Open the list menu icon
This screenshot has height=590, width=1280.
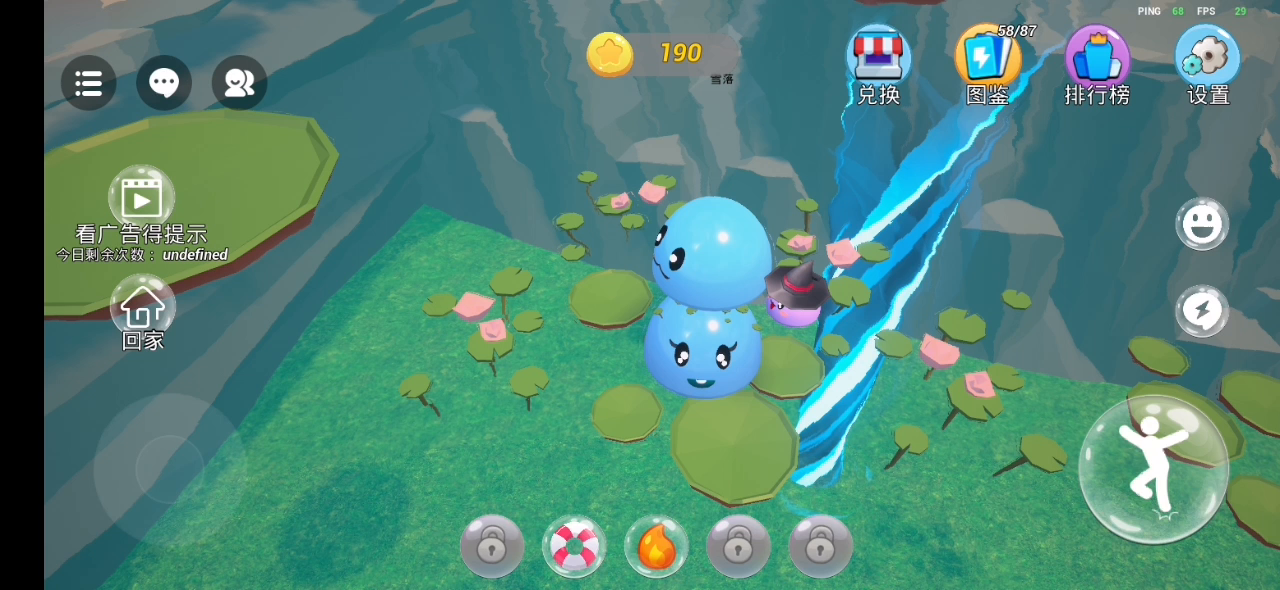pos(88,83)
